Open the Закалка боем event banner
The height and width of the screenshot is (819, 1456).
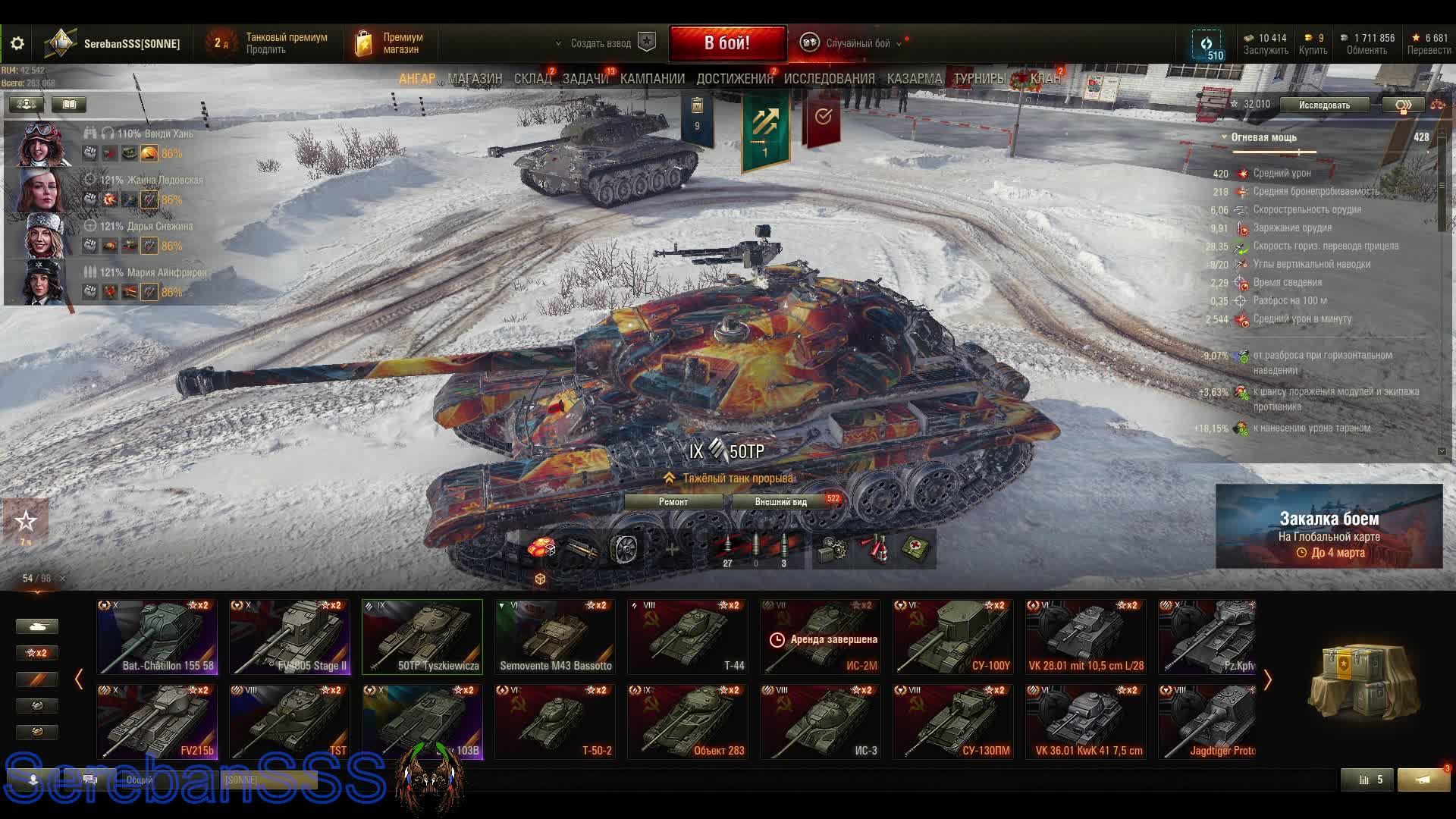click(1329, 527)
